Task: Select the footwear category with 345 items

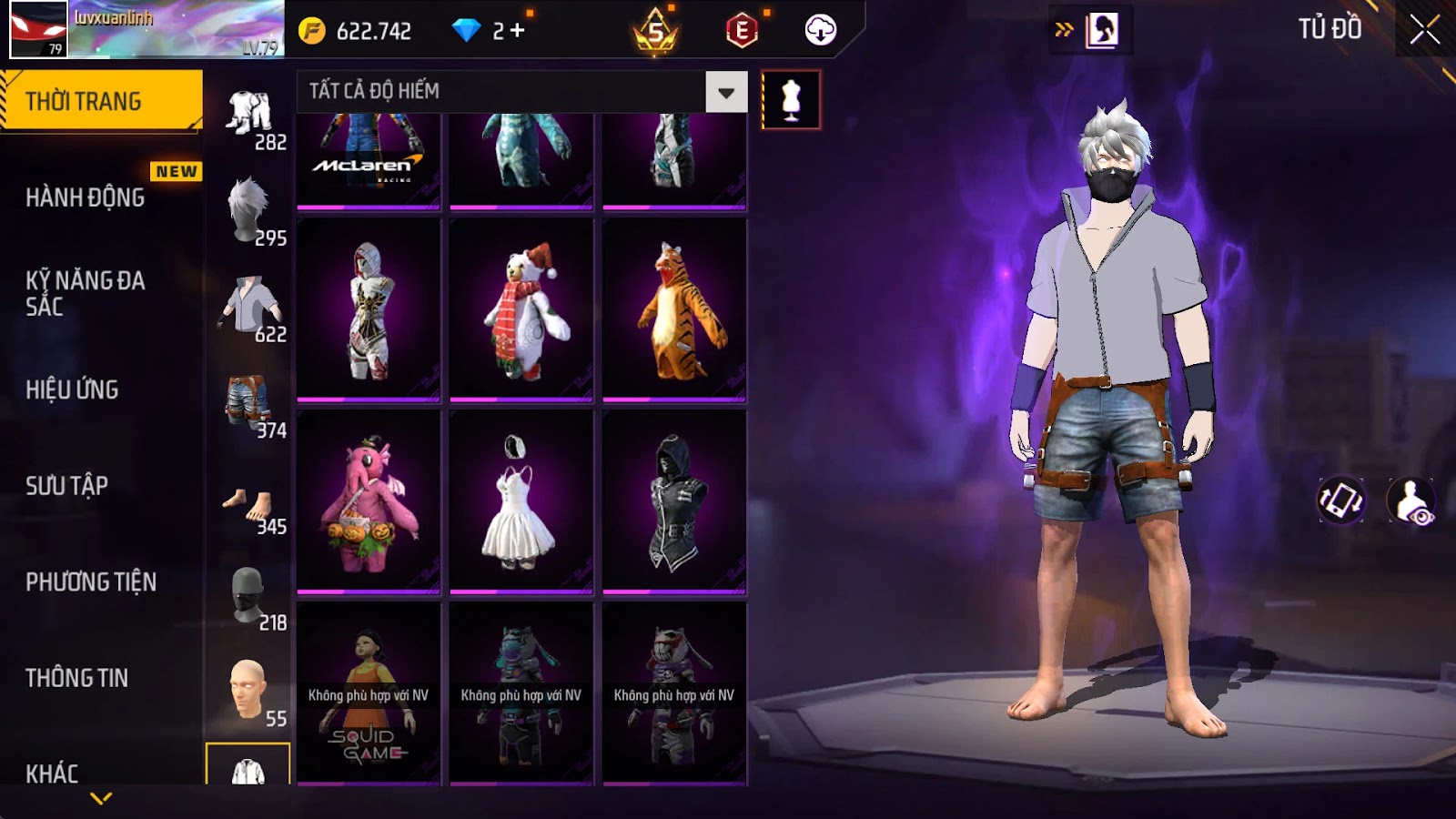Action: [x=249, y=502]
